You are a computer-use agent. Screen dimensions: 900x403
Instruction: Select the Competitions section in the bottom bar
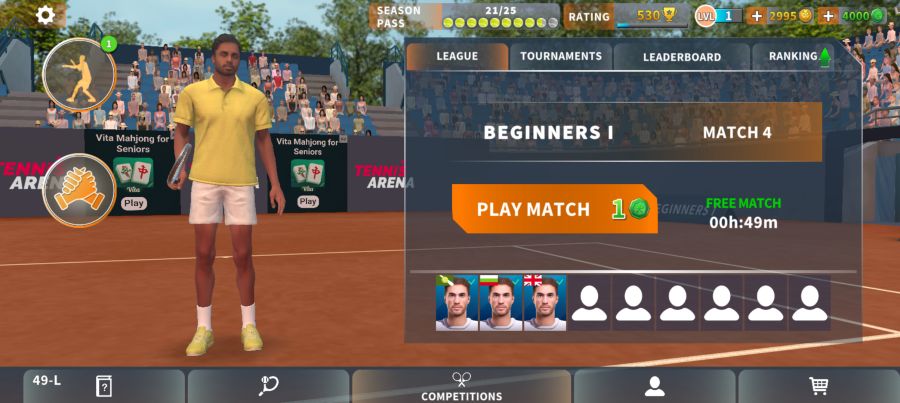(461, 386)
